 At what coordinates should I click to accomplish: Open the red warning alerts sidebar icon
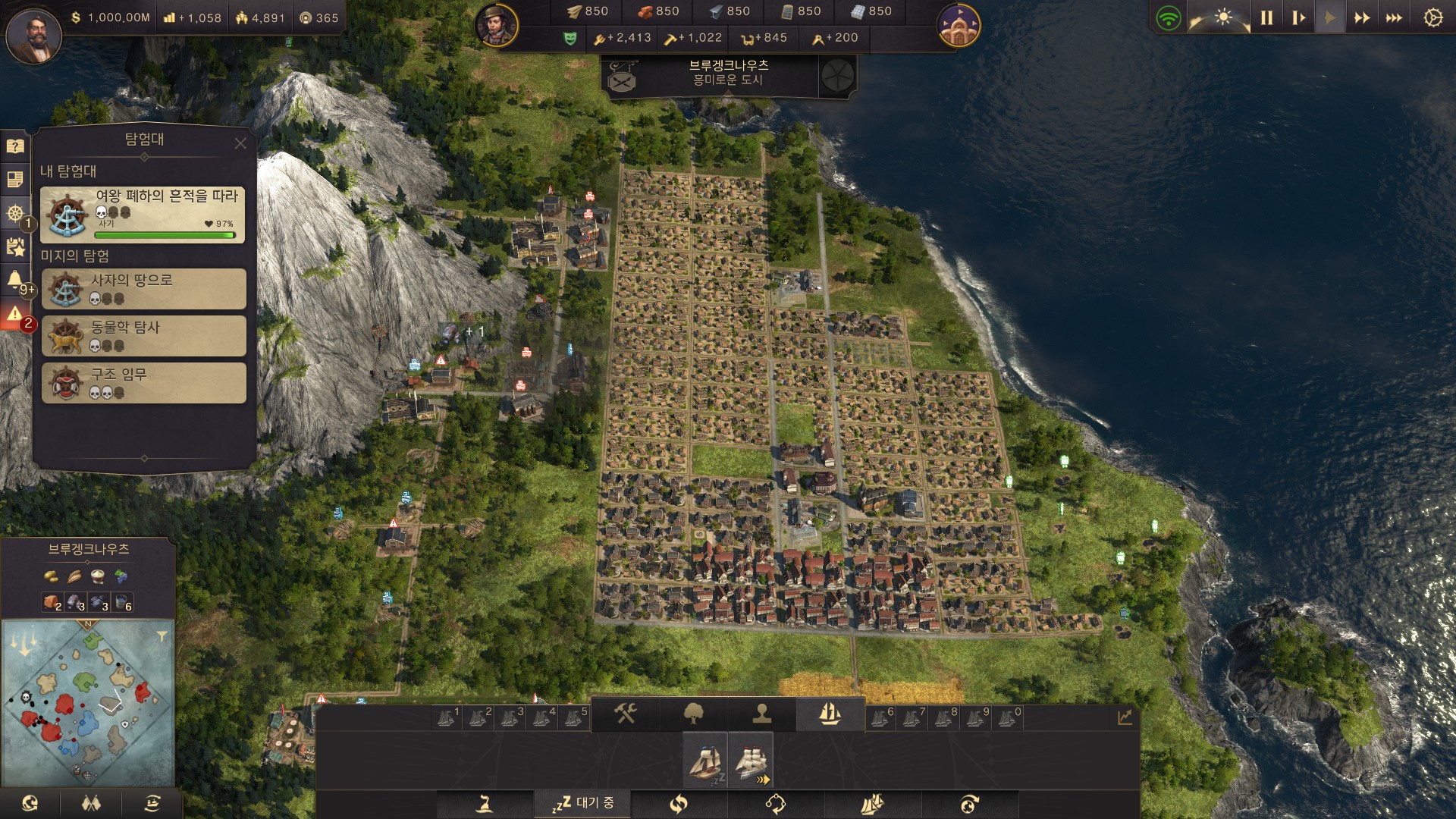[x=15, y=314]
